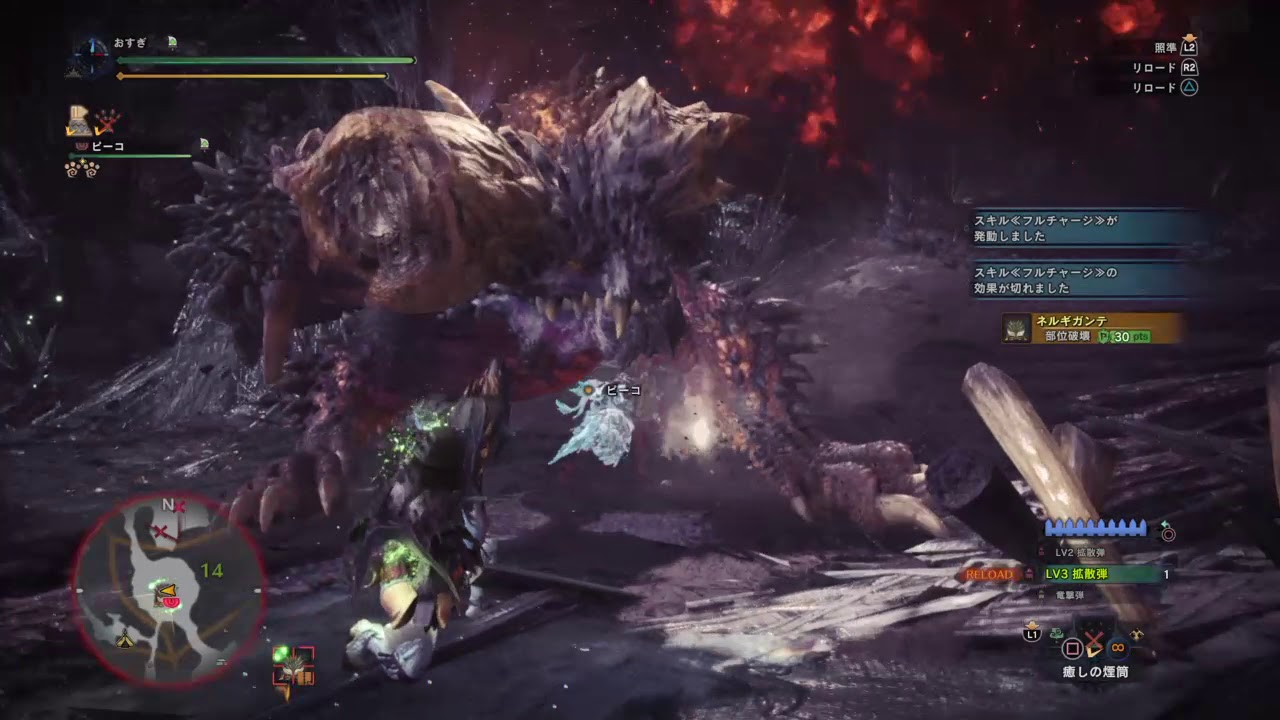
Task: Select Palico ピーコ status panel name
Action: click(107, 146)
